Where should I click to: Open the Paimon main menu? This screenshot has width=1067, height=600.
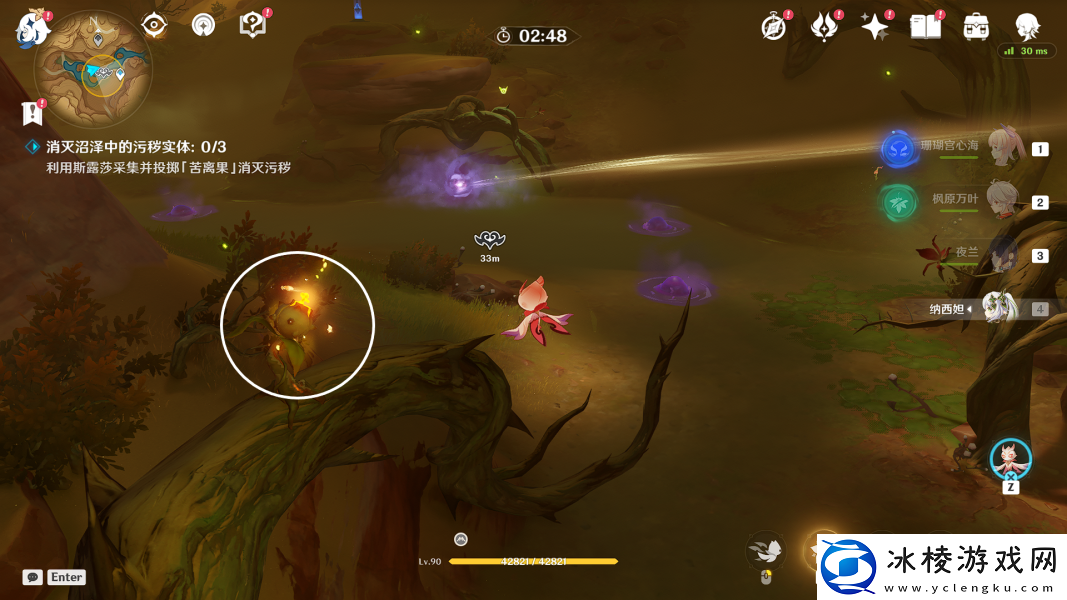point(33,30)
